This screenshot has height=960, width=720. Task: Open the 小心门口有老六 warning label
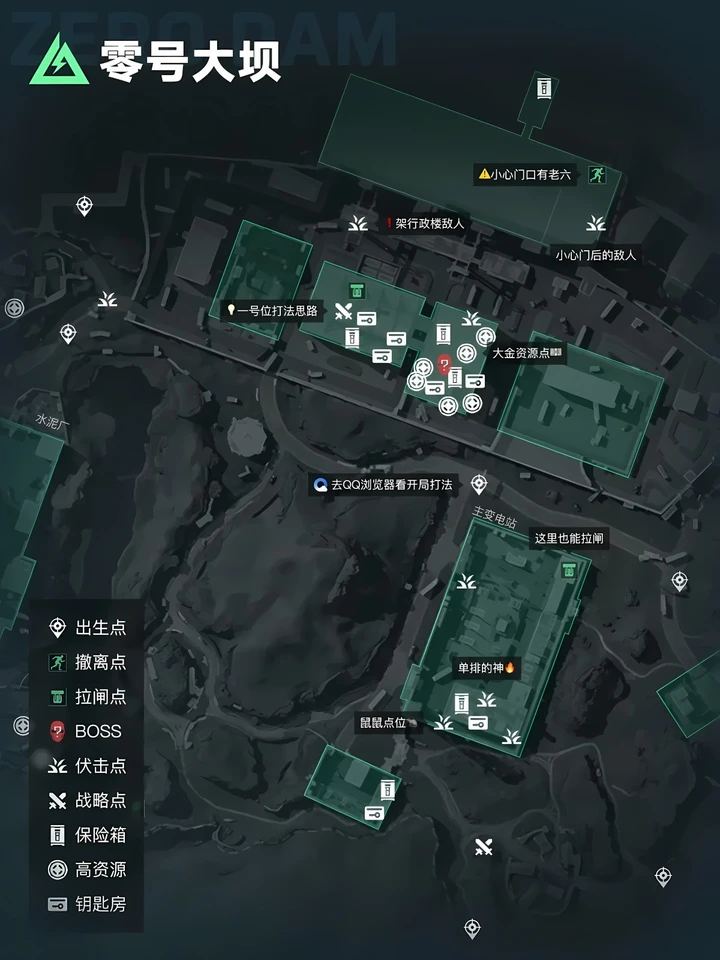coord(526,174)
